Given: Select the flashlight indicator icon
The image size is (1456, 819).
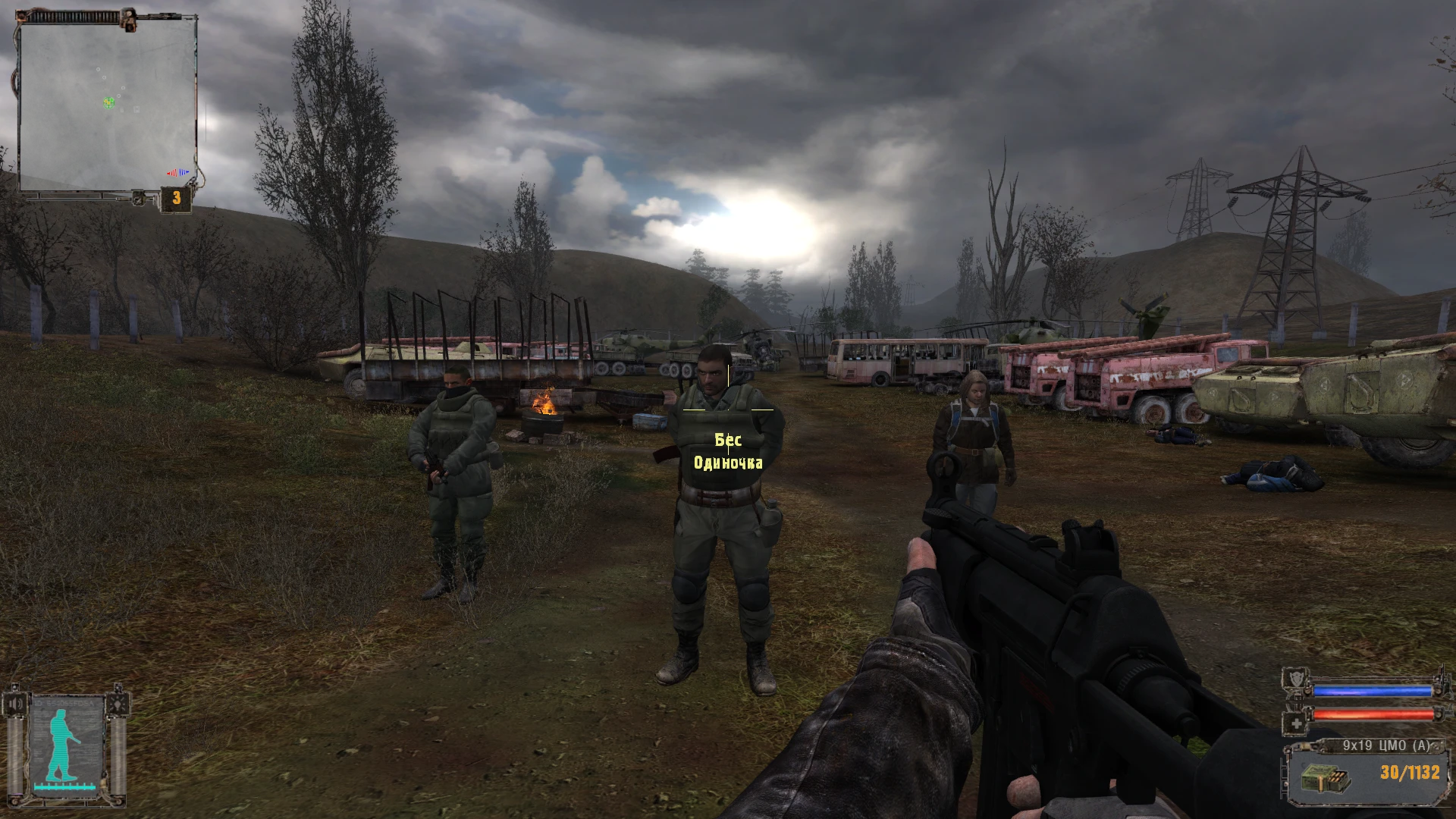Looking at the screenshot, I should [118, 703].
